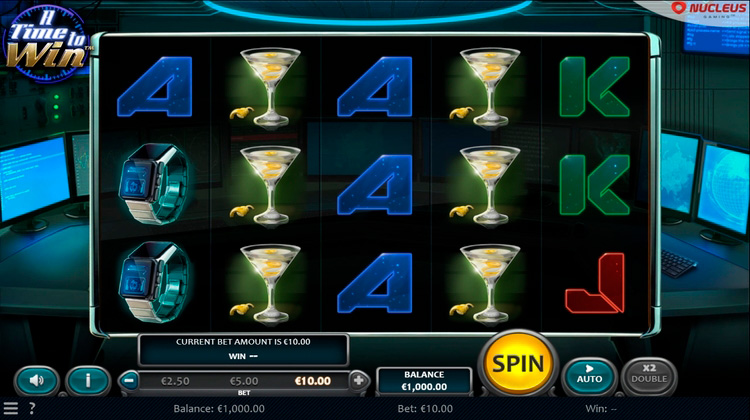Enable AUTO spin mode
This screenshot has width=750, height=420.
589,376
